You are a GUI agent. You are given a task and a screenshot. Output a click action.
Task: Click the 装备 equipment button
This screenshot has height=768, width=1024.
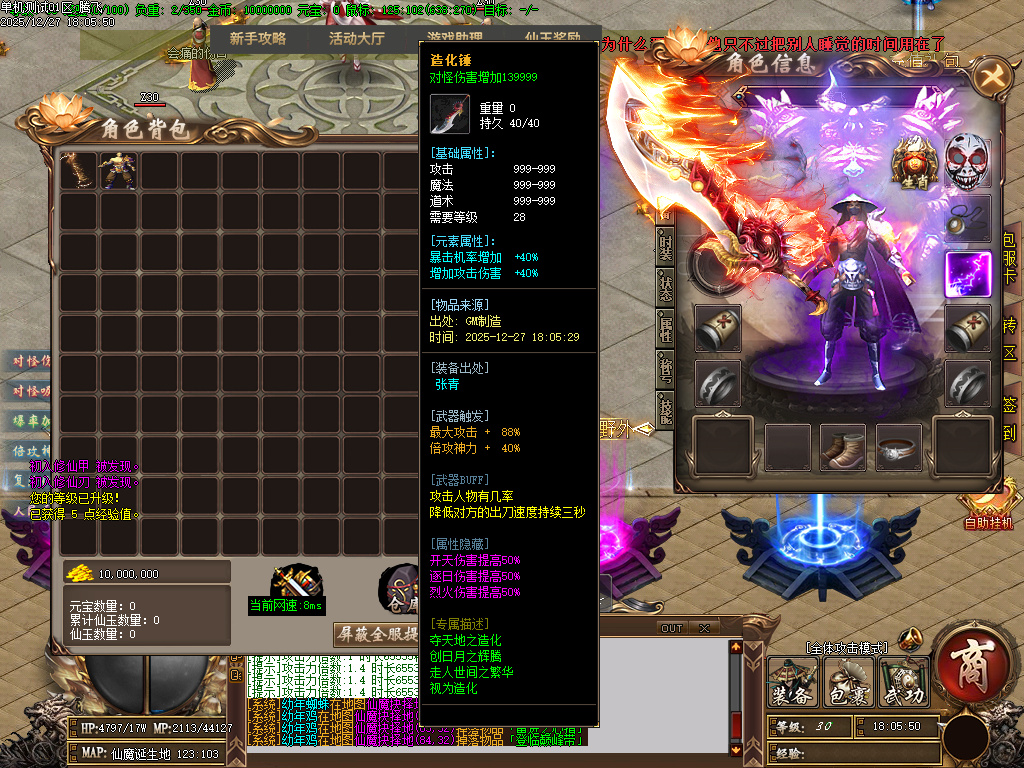793,683
